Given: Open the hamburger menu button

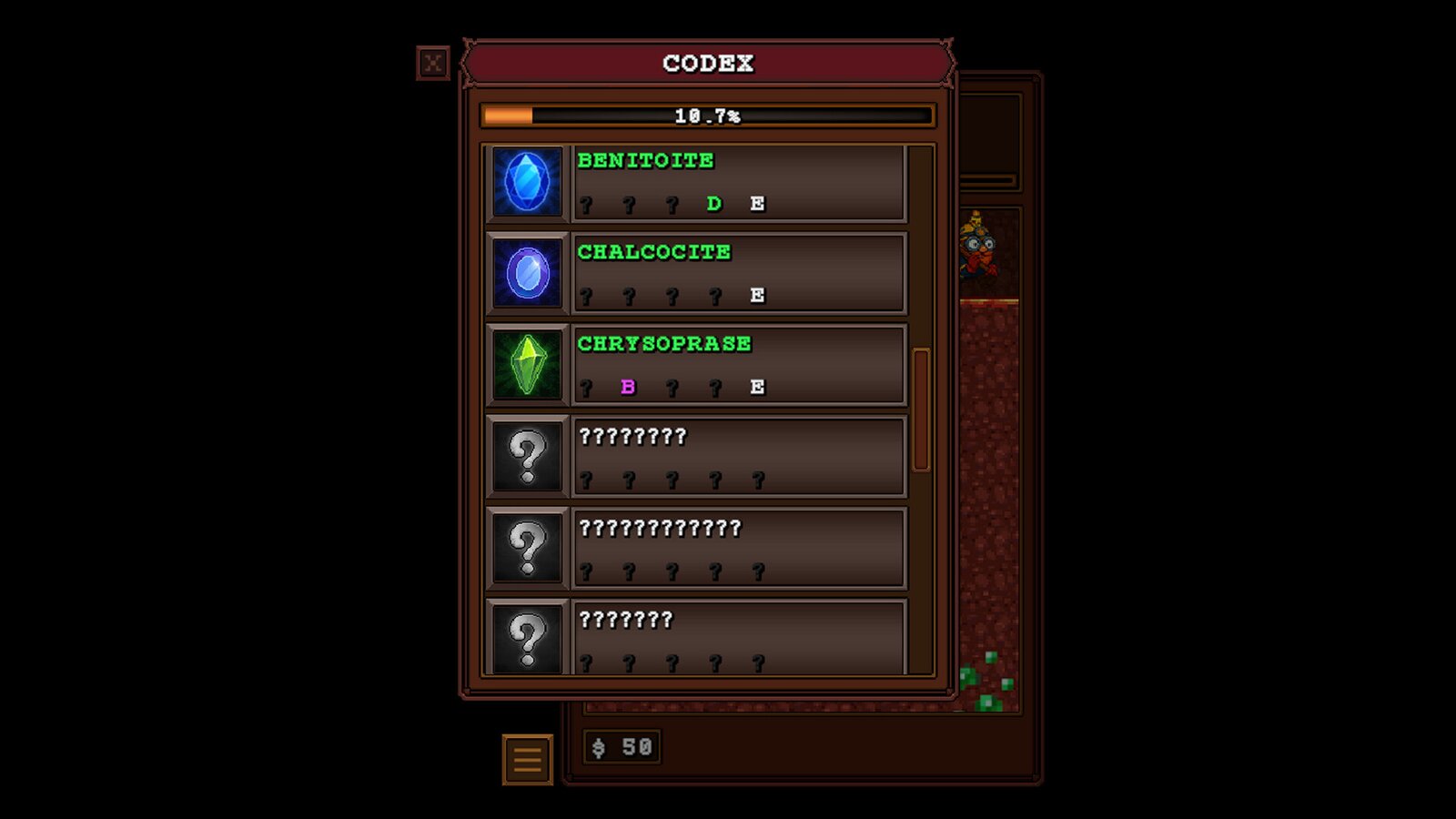Looking at the screenshot, I should point(528,759).
